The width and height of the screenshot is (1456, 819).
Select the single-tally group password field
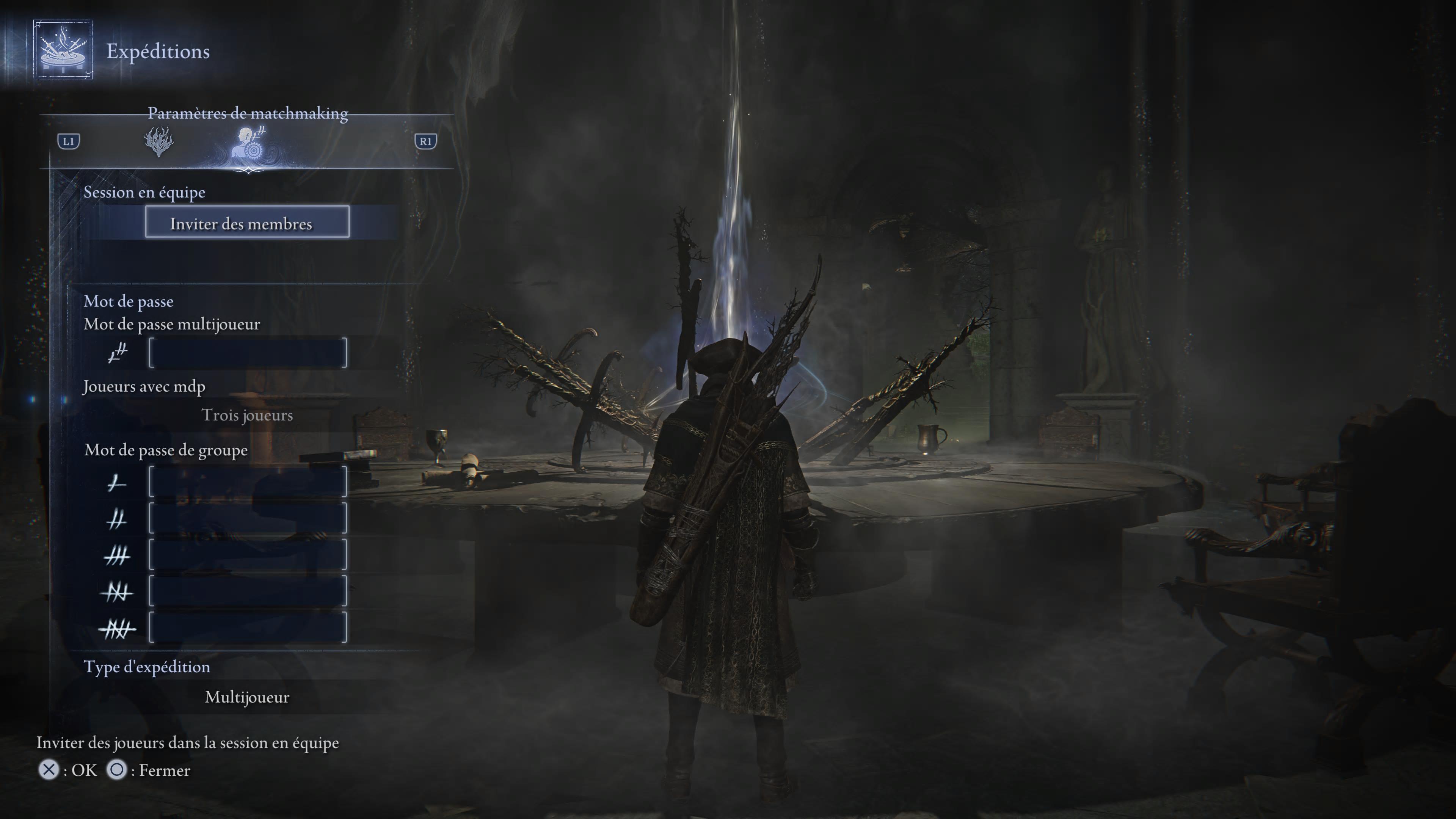(248, 482)
